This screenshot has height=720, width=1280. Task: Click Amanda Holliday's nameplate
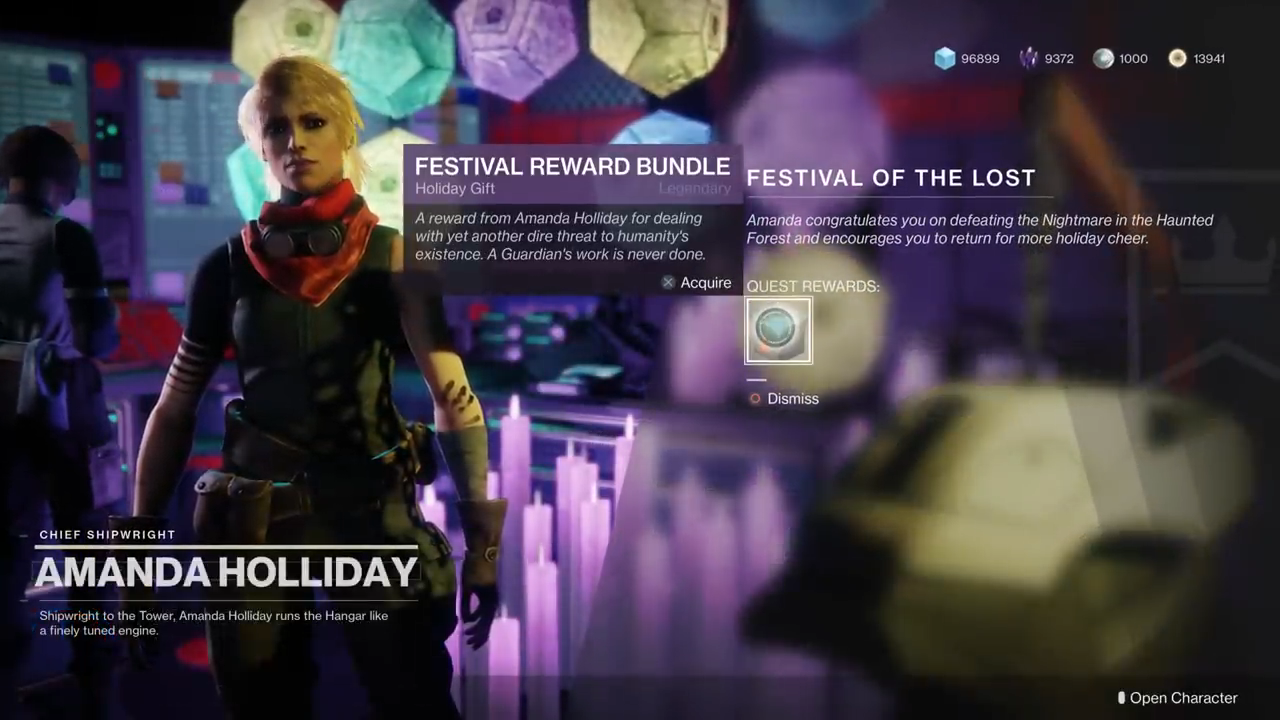[x=226, y=572]
